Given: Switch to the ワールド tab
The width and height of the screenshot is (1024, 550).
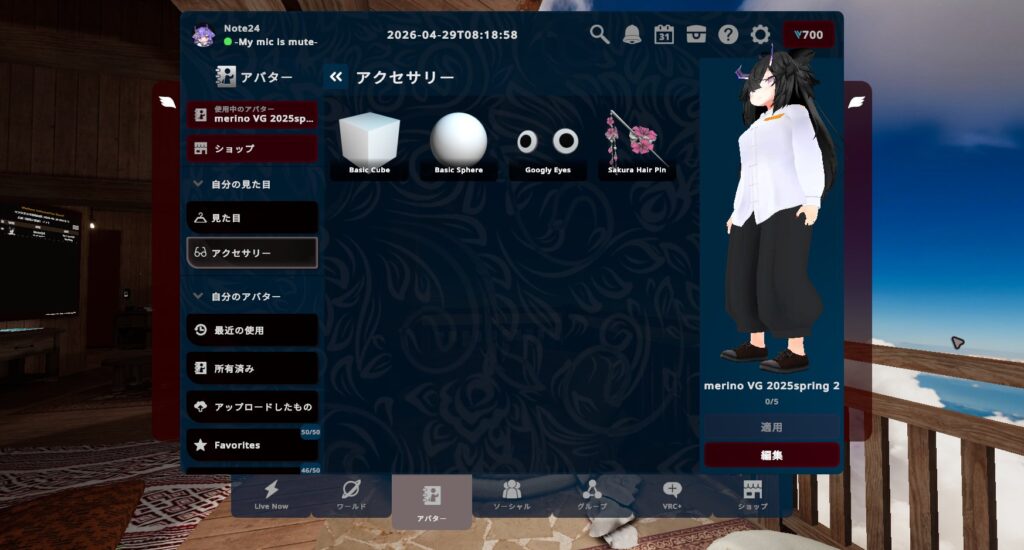Looking at the screenshot, I should [351, 495].
